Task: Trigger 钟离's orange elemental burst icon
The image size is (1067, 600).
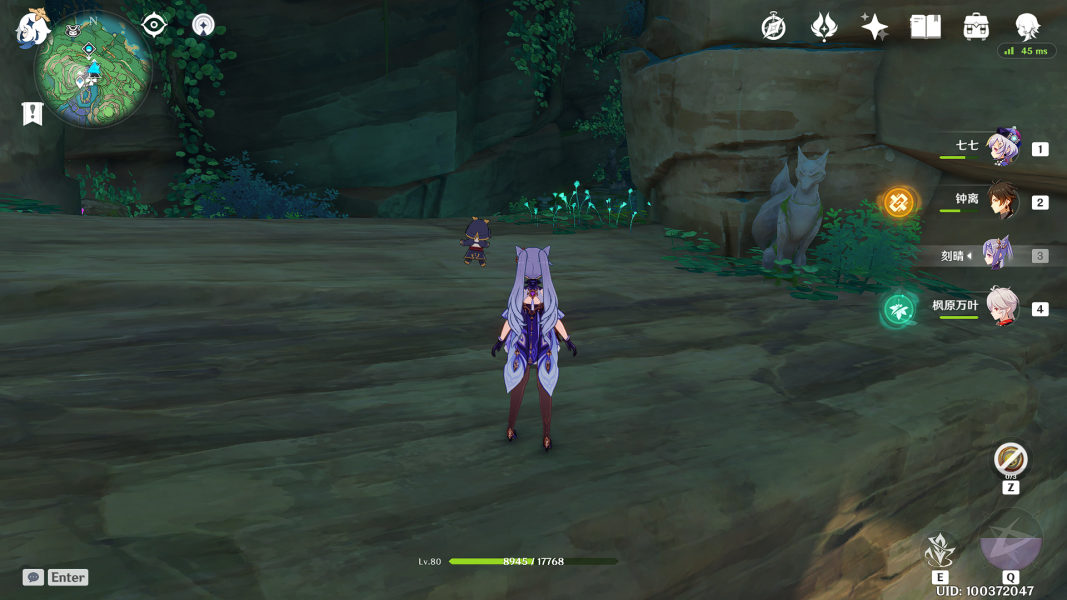Action: click(x=898, y=203)
